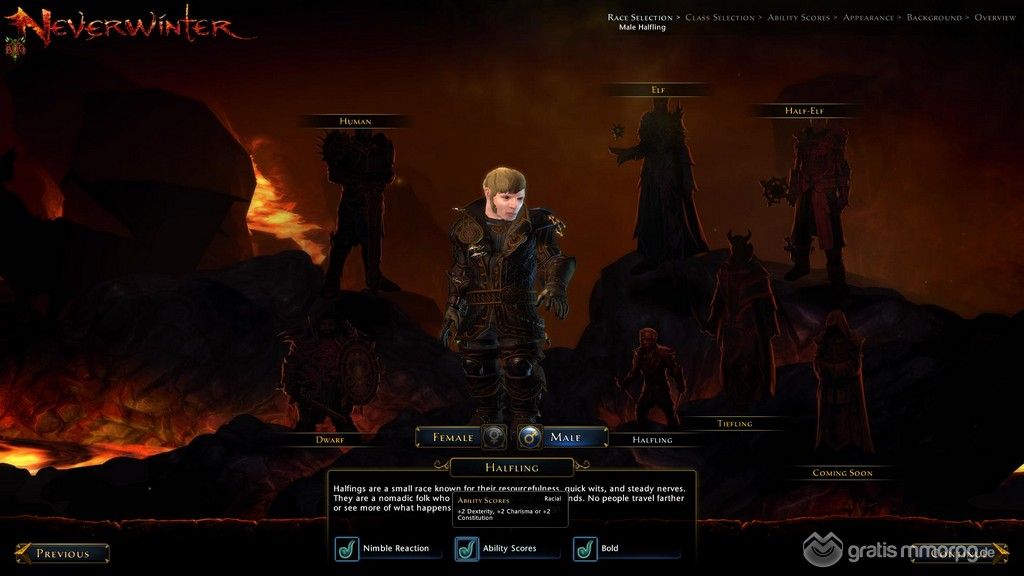Select the Elf race
Viewport: 1024px width, 576px height.
[x=658, y=90]
